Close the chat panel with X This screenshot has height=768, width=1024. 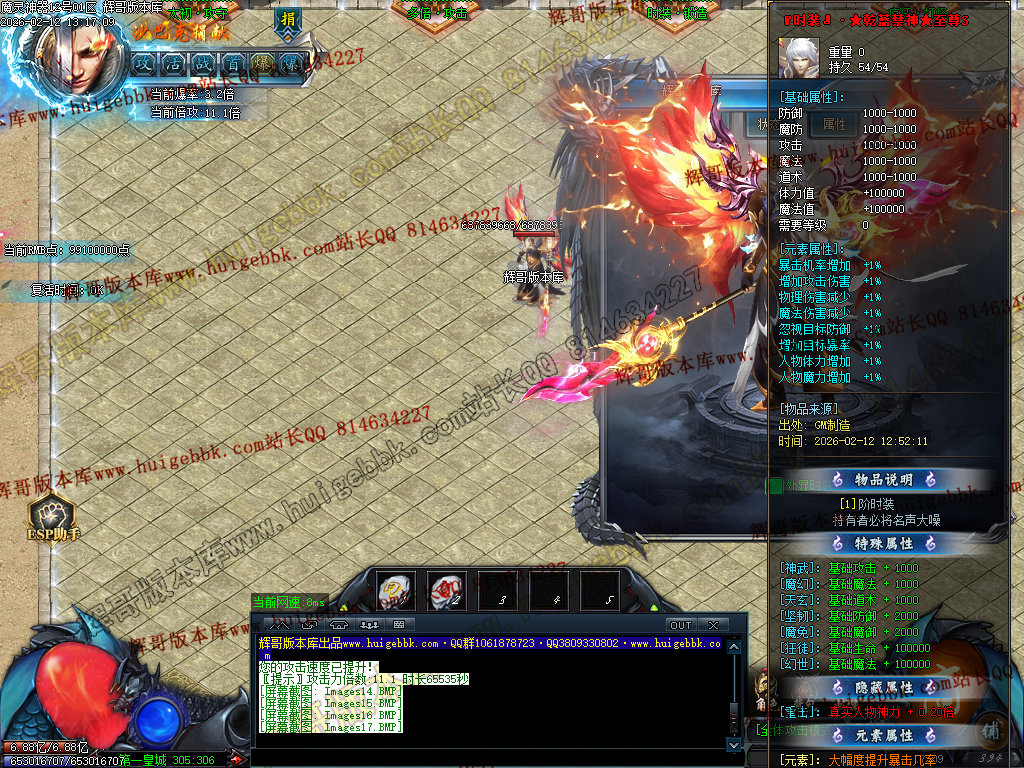[x=712, y=625]
